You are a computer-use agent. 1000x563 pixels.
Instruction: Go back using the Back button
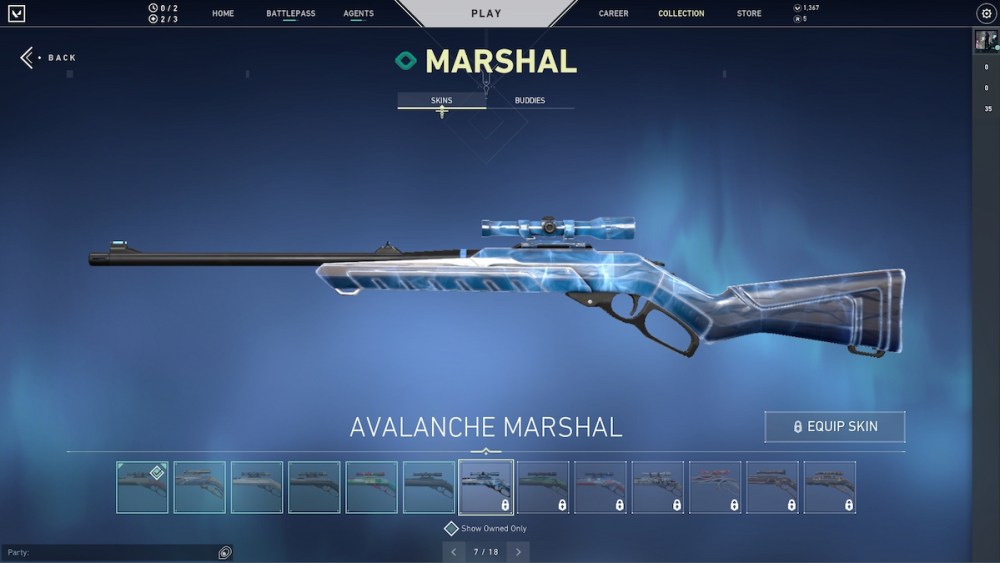49,58
